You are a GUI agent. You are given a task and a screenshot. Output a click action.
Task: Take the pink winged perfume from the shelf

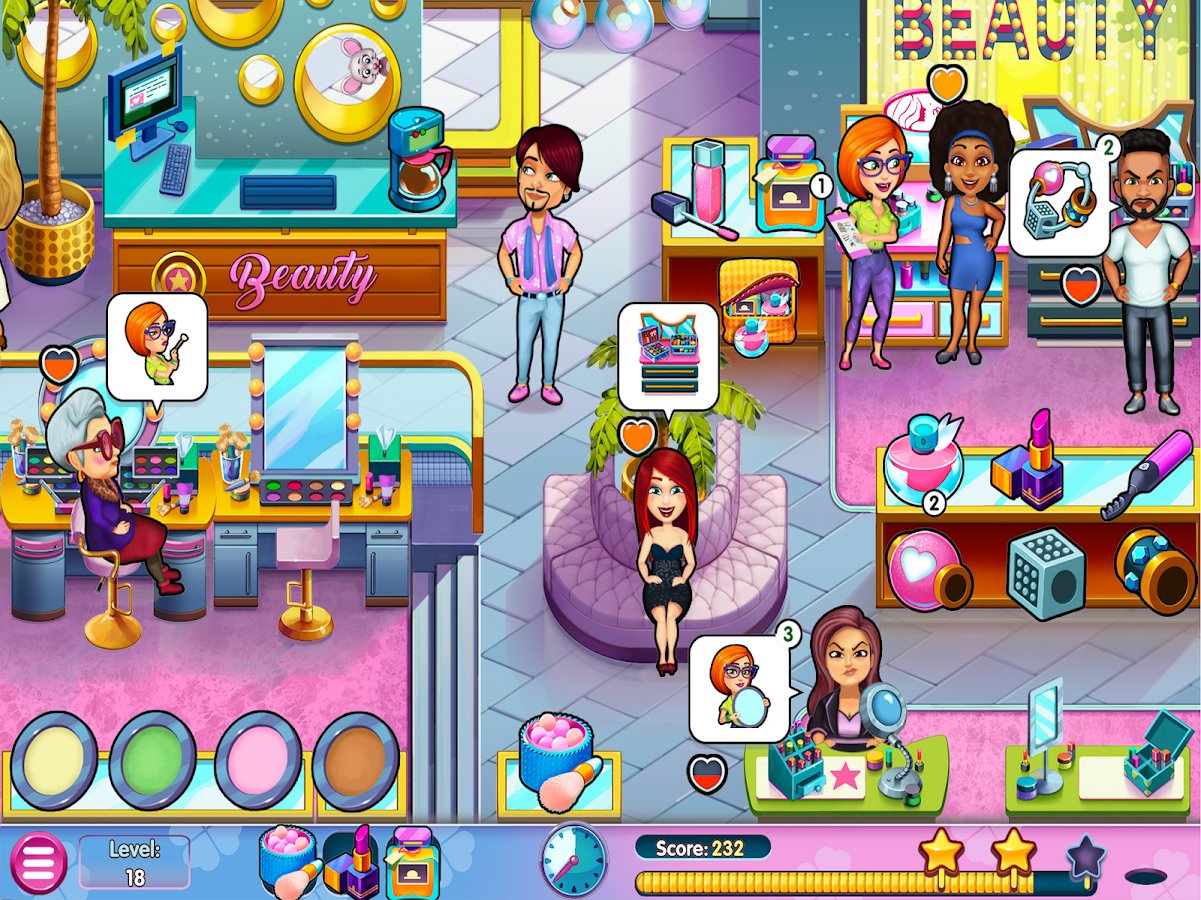[x=930, y=457]
